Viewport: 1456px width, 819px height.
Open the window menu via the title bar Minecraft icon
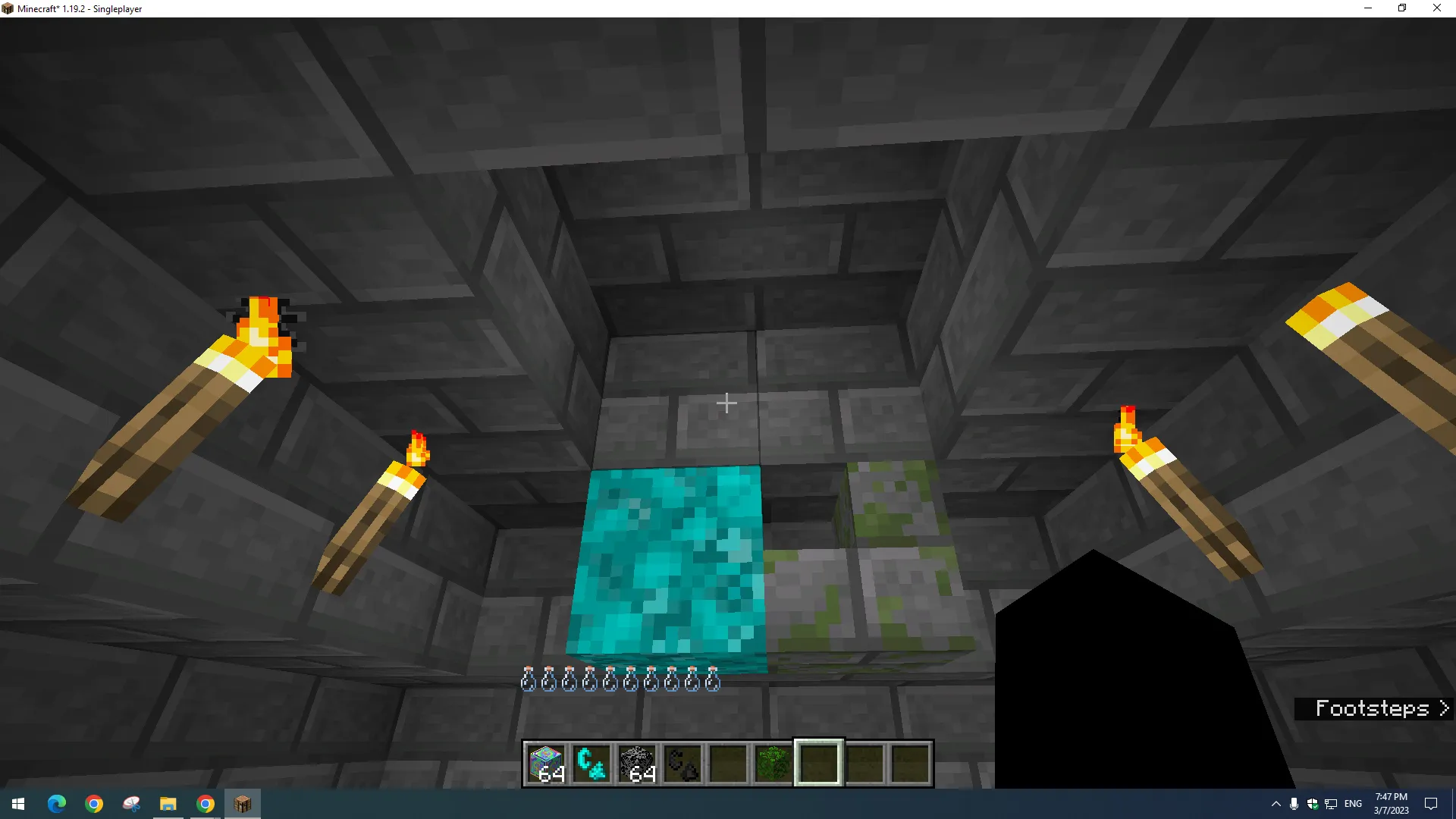pyautogui.click(x=8, y=8)
